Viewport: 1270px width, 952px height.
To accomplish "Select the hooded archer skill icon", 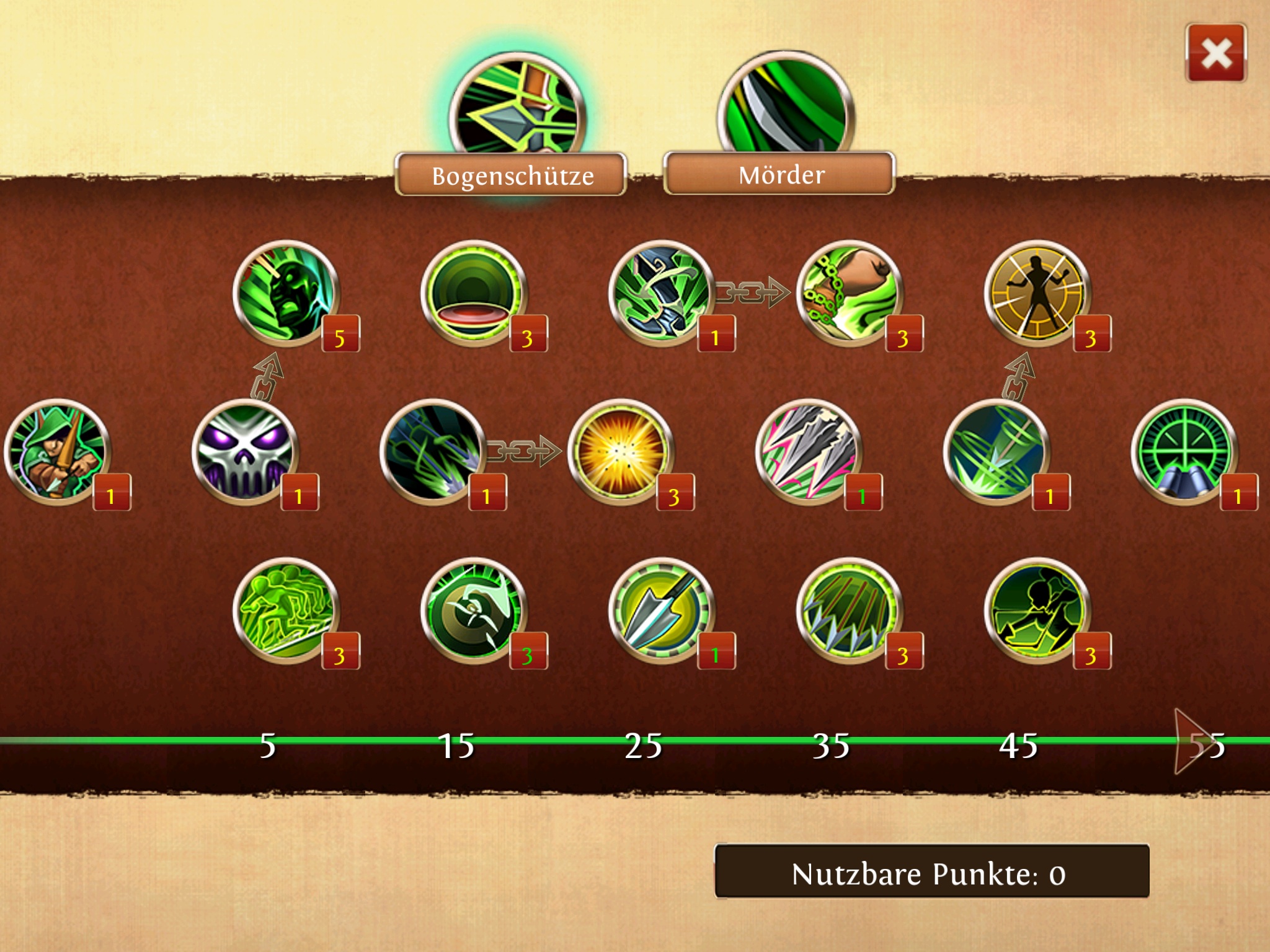I will pos(57,451).
